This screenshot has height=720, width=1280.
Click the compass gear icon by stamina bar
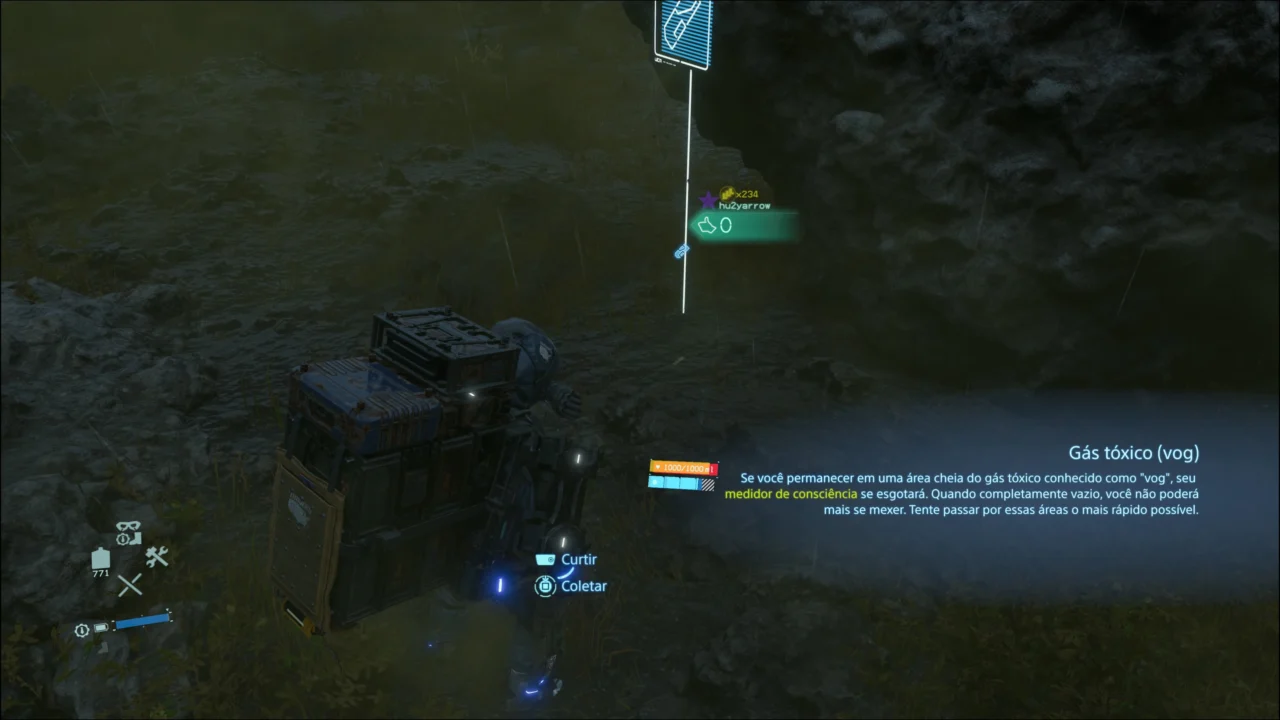point(81,630)
